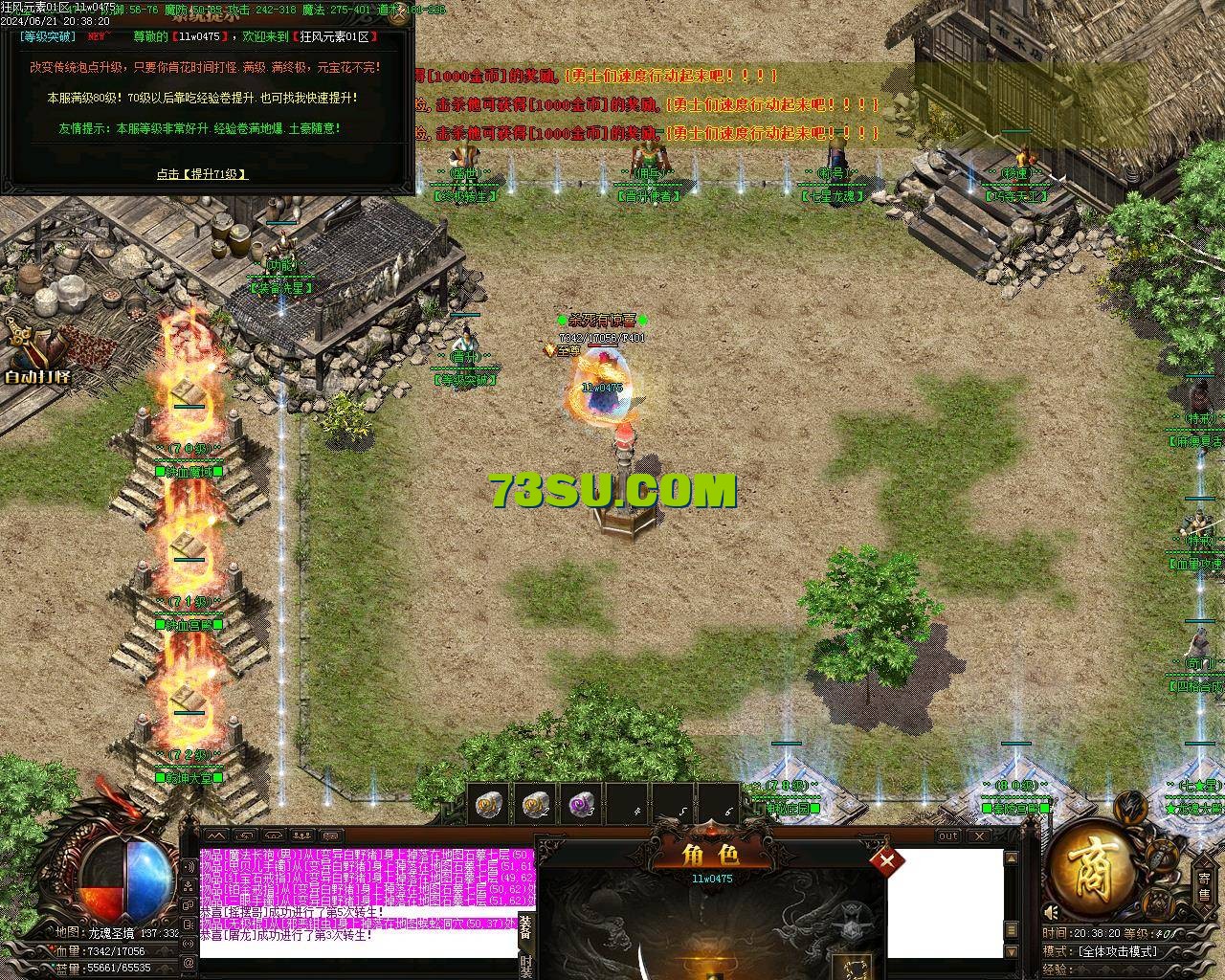This screenshot has width=1225, height=980.
Task: Use the scroll in hotbar slot 1
Action: coord(490,806)
